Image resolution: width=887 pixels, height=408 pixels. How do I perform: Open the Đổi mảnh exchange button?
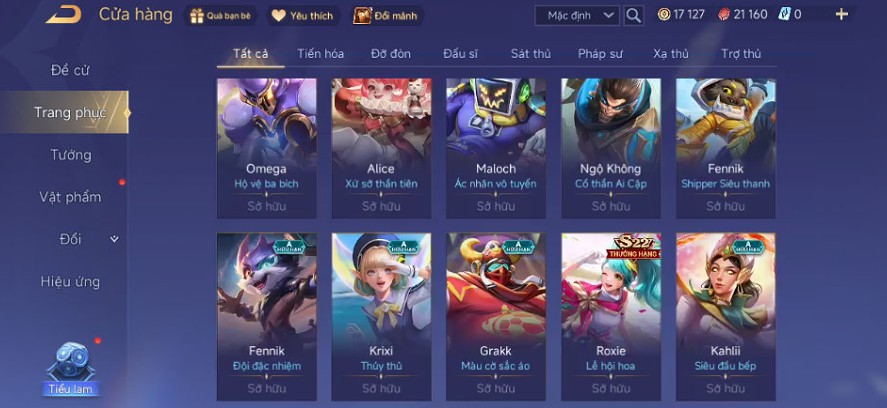pos(388,15)
